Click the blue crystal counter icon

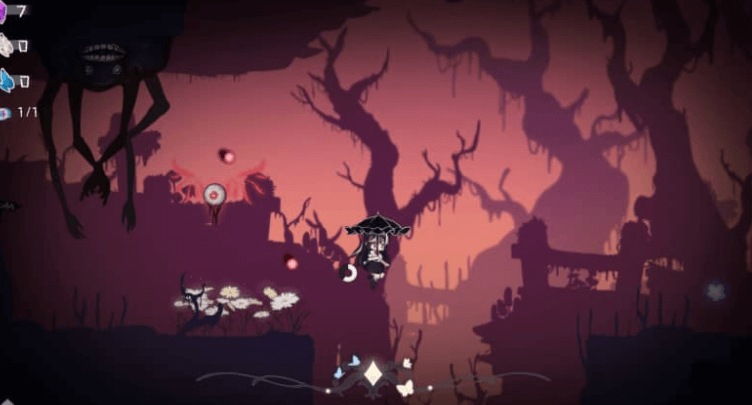(4, 79)
